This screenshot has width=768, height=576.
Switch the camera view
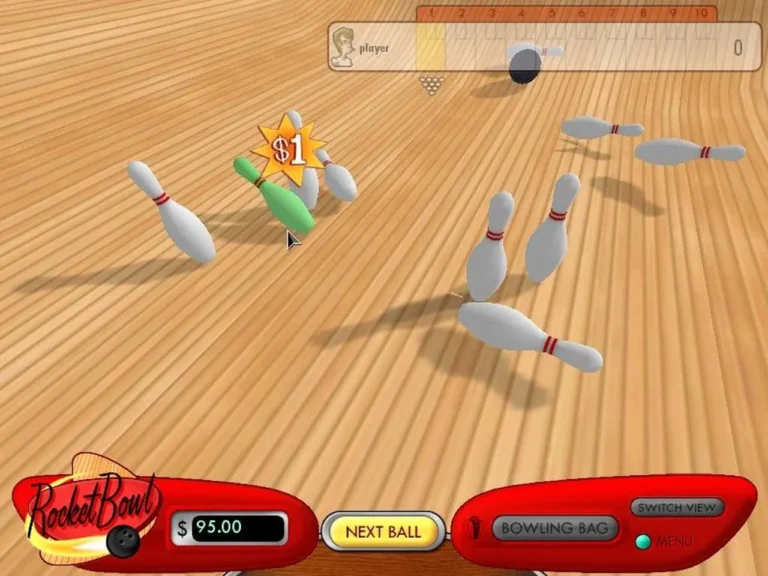pos(677,507)
